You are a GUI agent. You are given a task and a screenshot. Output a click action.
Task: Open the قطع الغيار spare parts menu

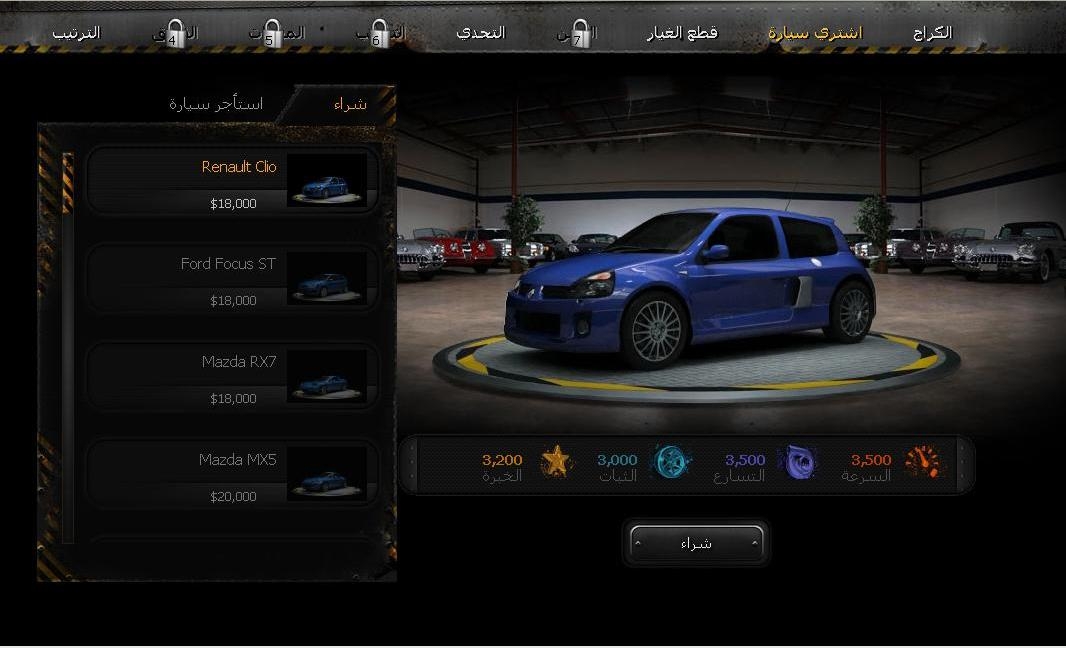(x=682, y=33)
